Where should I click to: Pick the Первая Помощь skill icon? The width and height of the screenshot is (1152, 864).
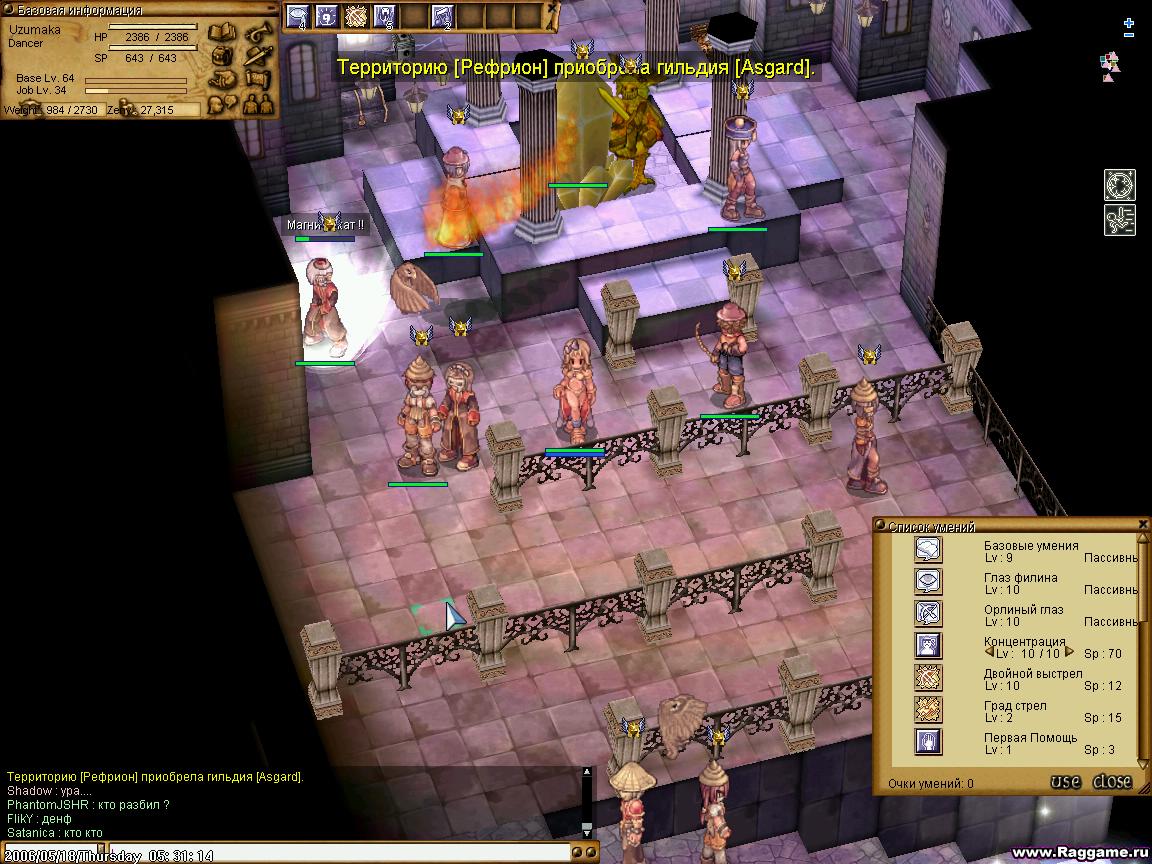point(928,742)
